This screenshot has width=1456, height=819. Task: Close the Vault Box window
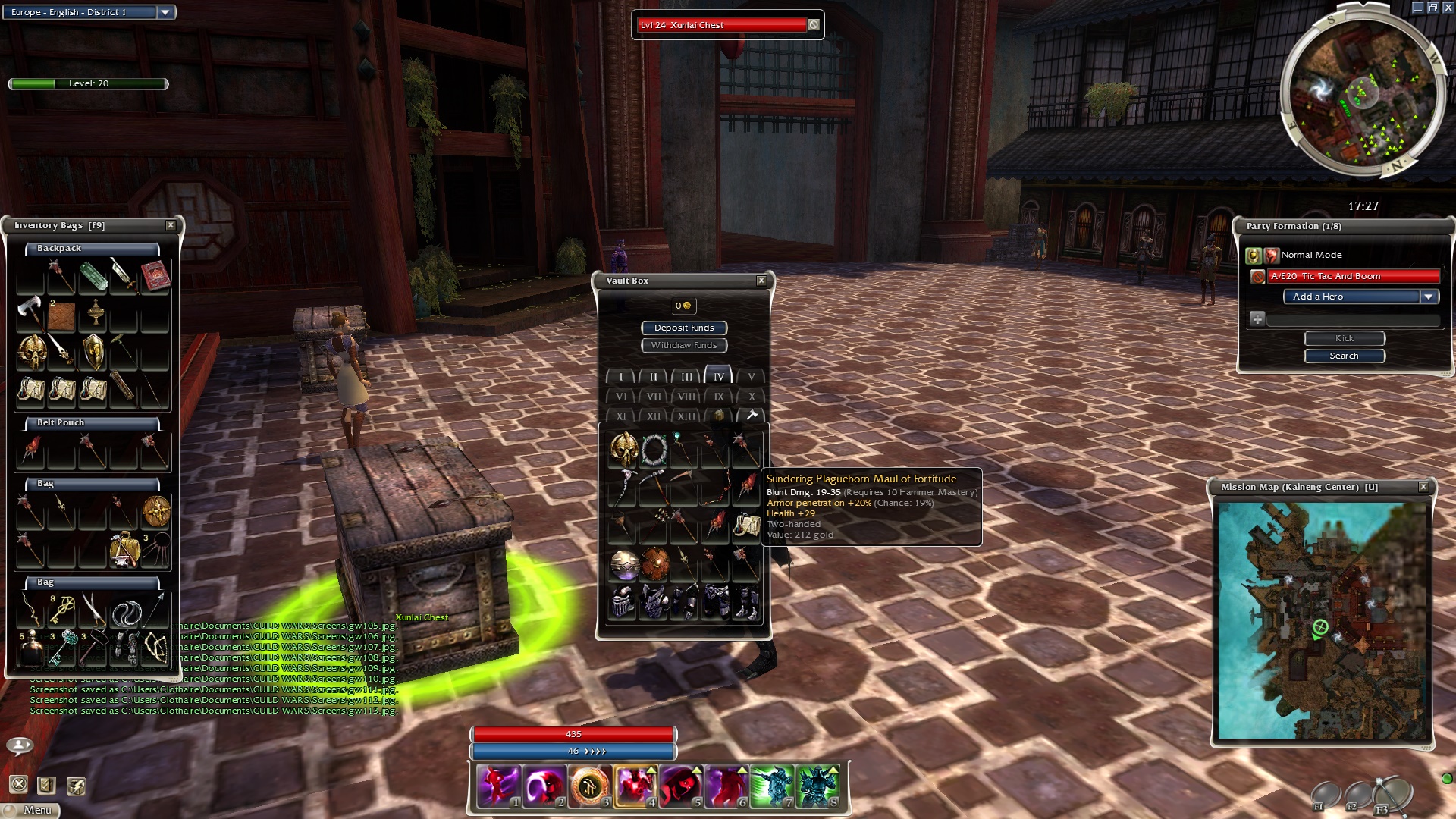(x=761, y=281)
